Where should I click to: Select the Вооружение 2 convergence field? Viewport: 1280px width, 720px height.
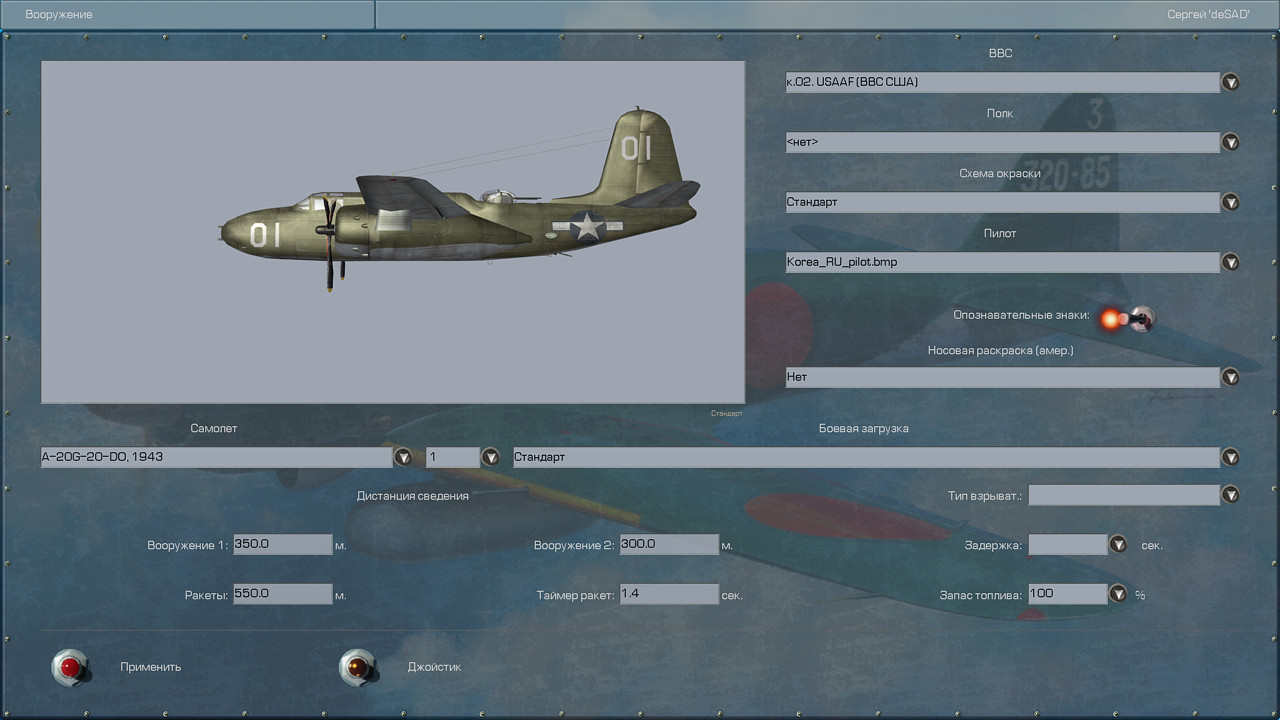point(668,544)
